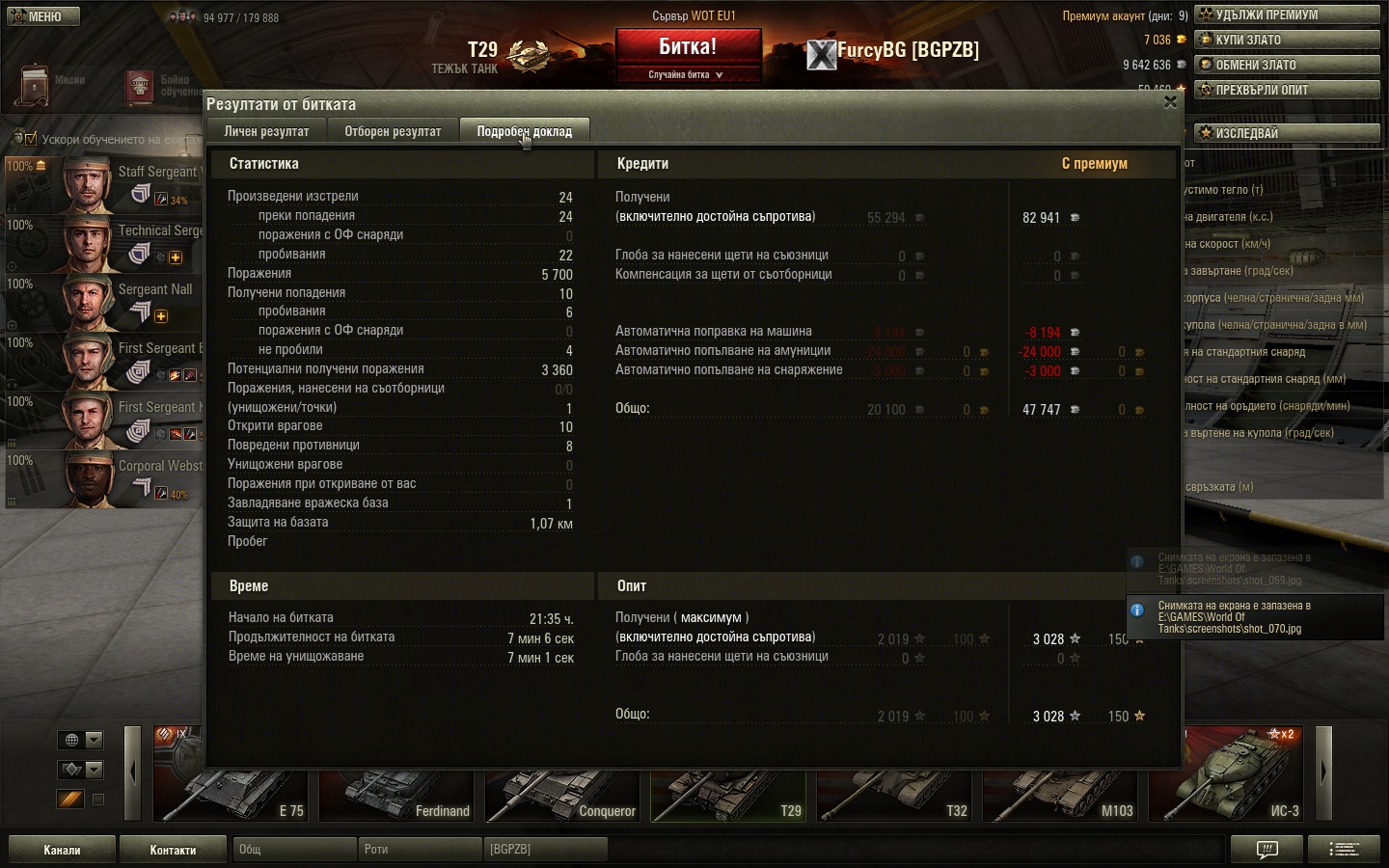This screenshot has width=1389, height=868.
Task: Open the Канали chat channels button
Action: 62,850
